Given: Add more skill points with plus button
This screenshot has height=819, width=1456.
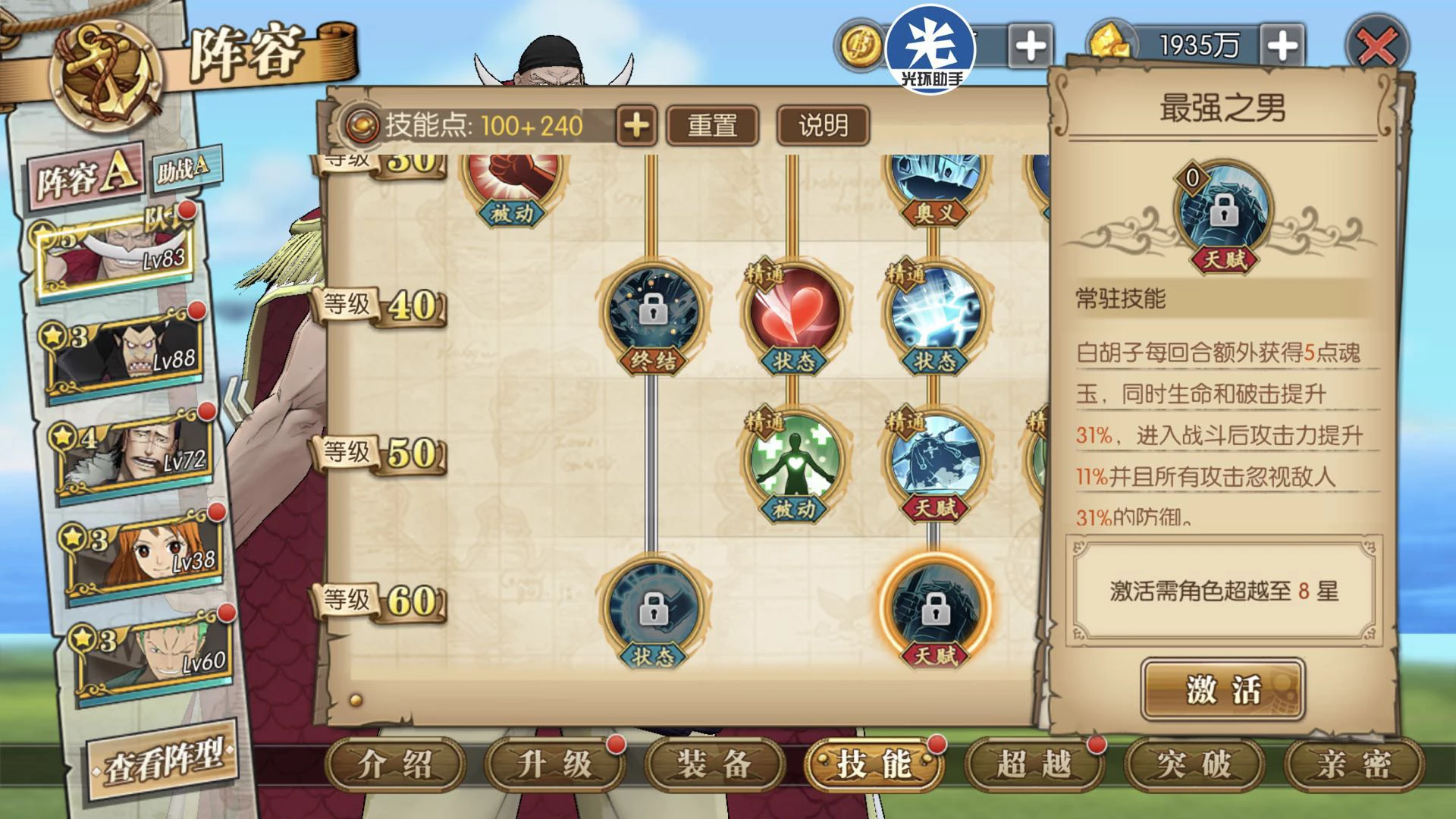Looking at the screenshot, I should (636, 125).
